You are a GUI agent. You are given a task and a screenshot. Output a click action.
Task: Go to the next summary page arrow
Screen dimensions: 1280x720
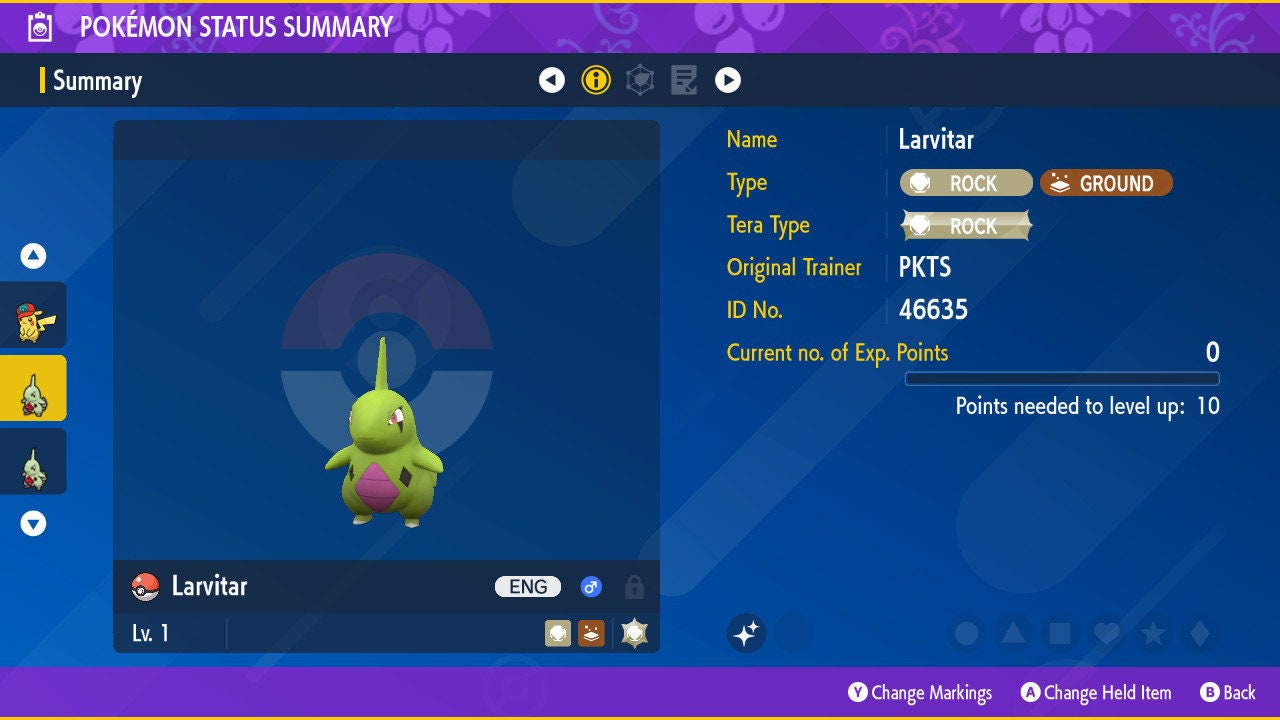coord(728,80)
